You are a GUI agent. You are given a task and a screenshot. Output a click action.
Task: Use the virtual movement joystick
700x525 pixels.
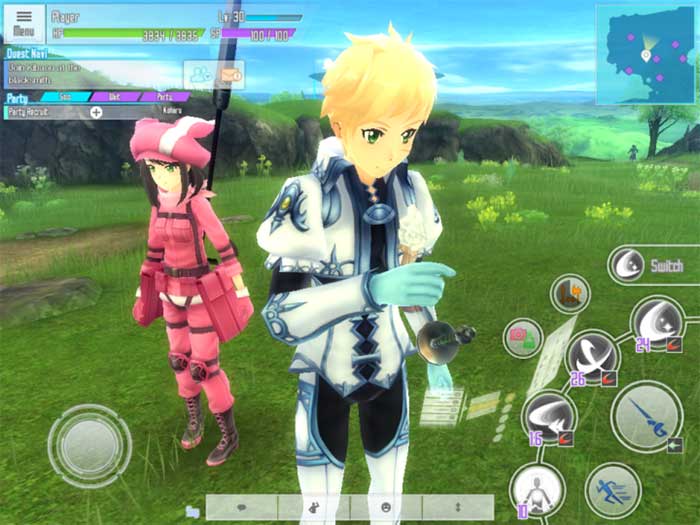(89, 445)
